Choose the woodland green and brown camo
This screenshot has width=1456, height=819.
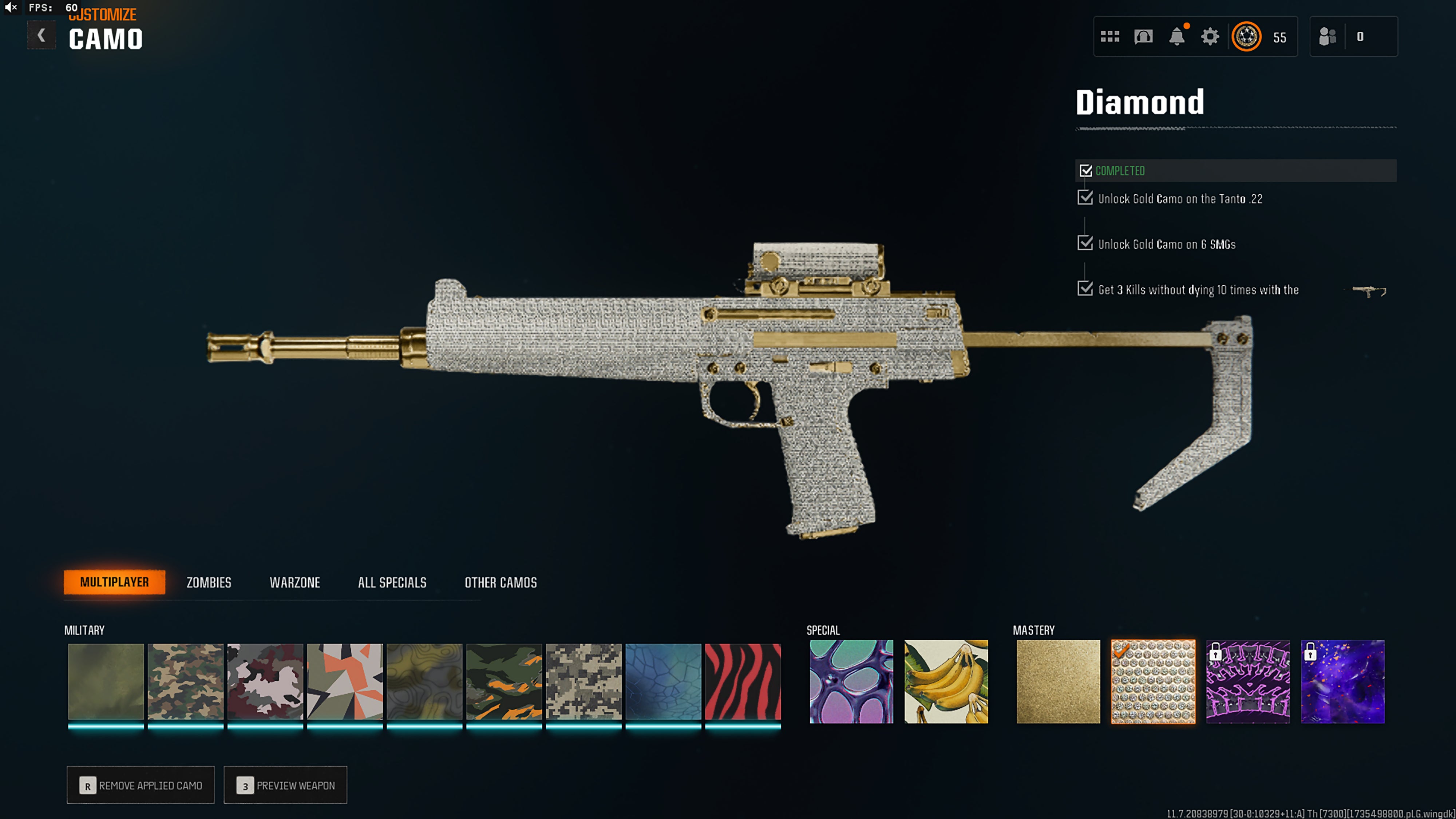click(185, 681)
